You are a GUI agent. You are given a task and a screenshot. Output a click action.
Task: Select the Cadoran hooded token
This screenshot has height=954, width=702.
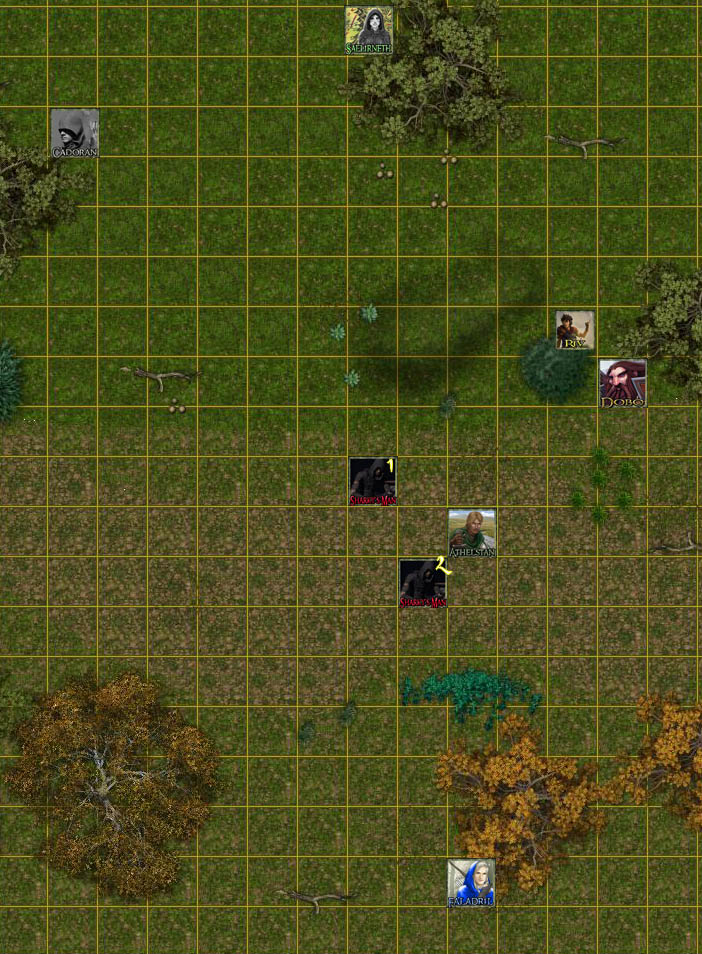coord(75,133)
